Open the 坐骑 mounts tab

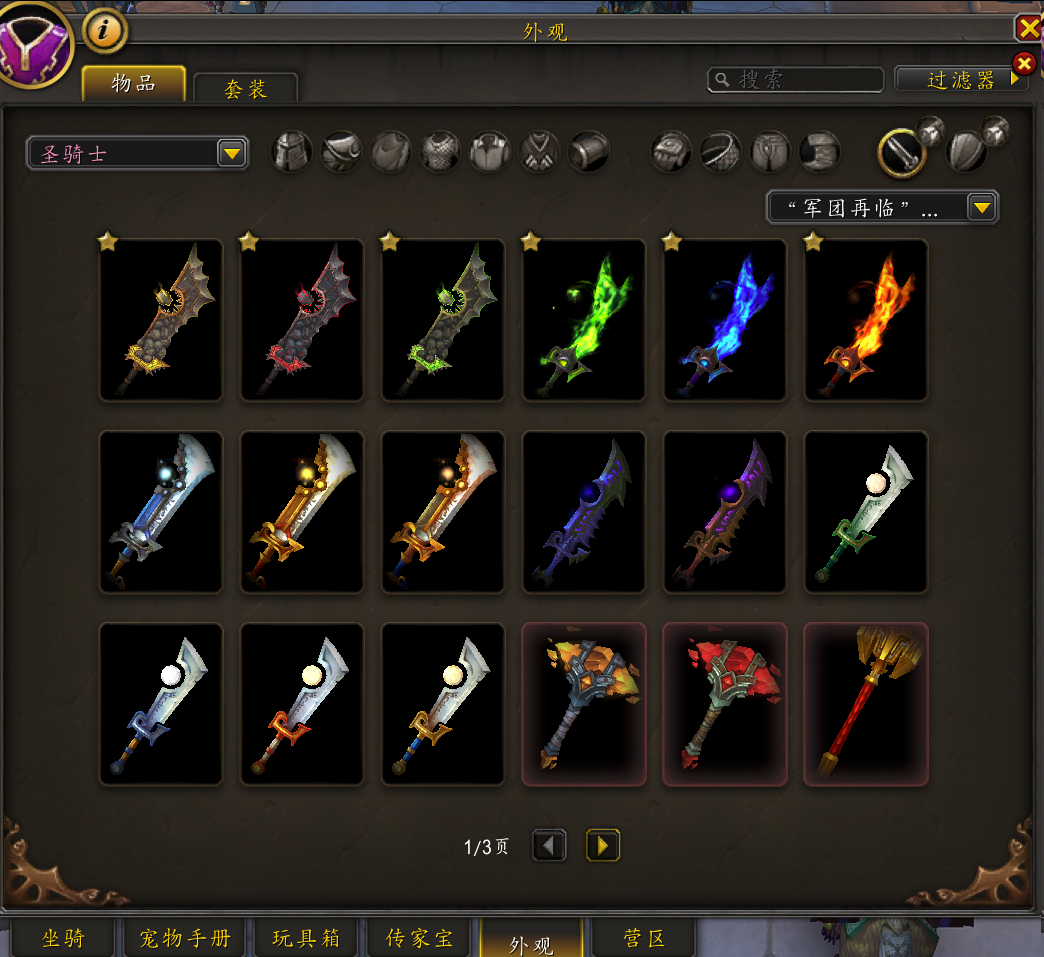(x=64, y=938)
